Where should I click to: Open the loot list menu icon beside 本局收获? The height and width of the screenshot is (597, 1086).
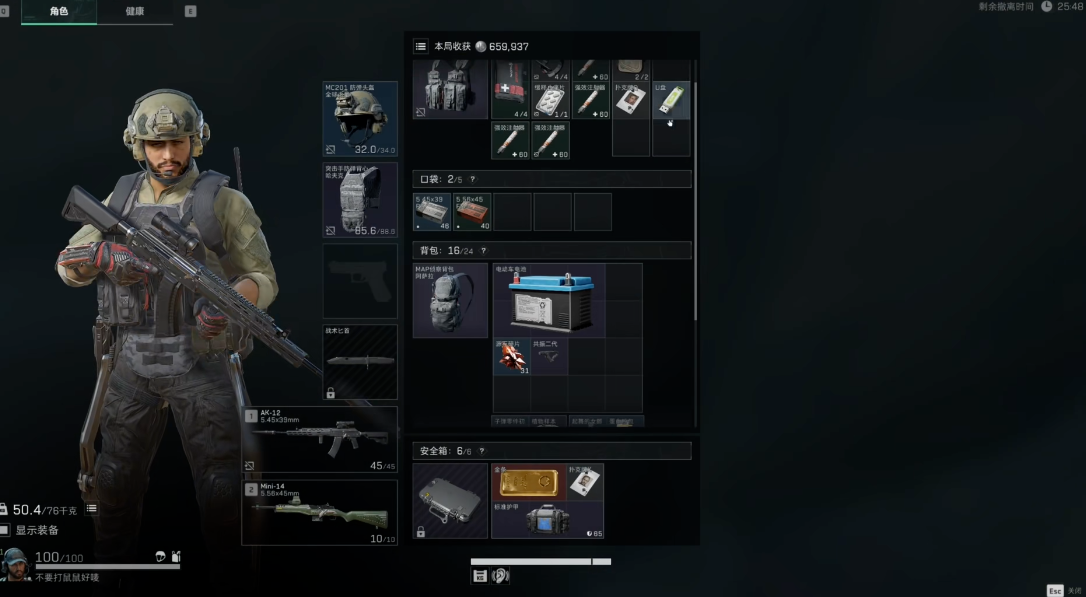coord(421,46)
